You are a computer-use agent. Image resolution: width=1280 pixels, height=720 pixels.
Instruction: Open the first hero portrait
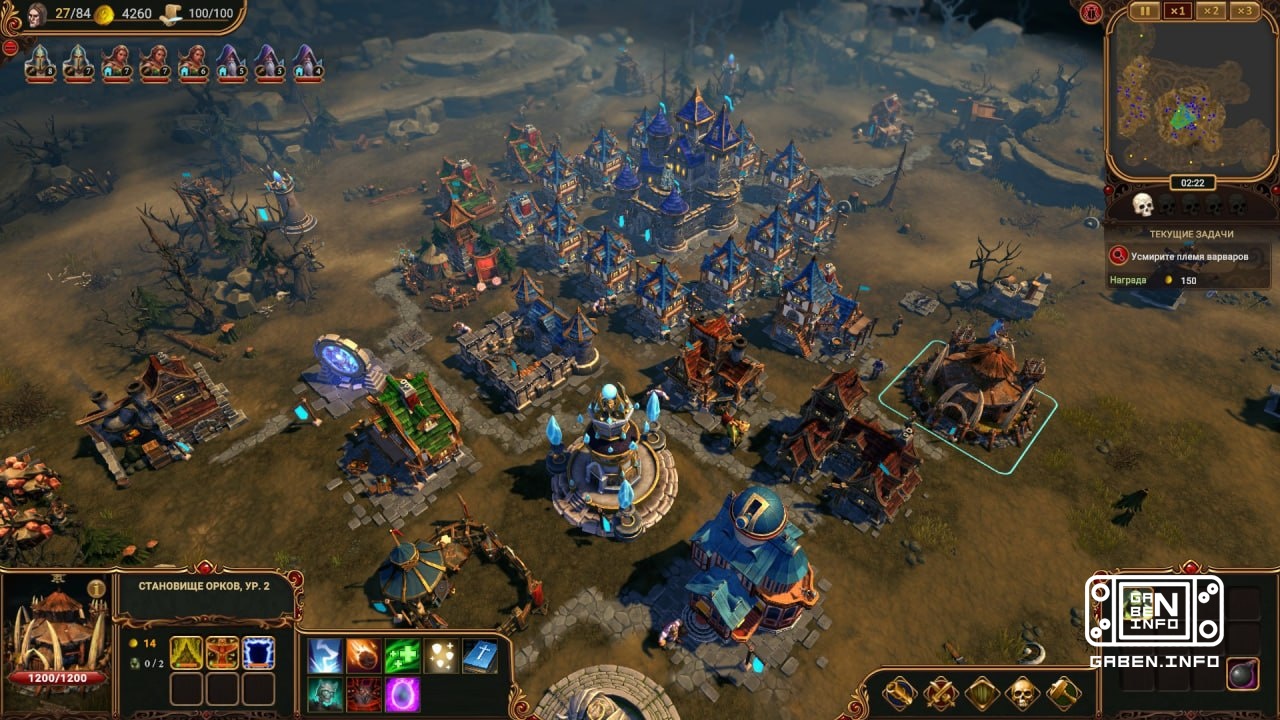click(x=39, y=63)
